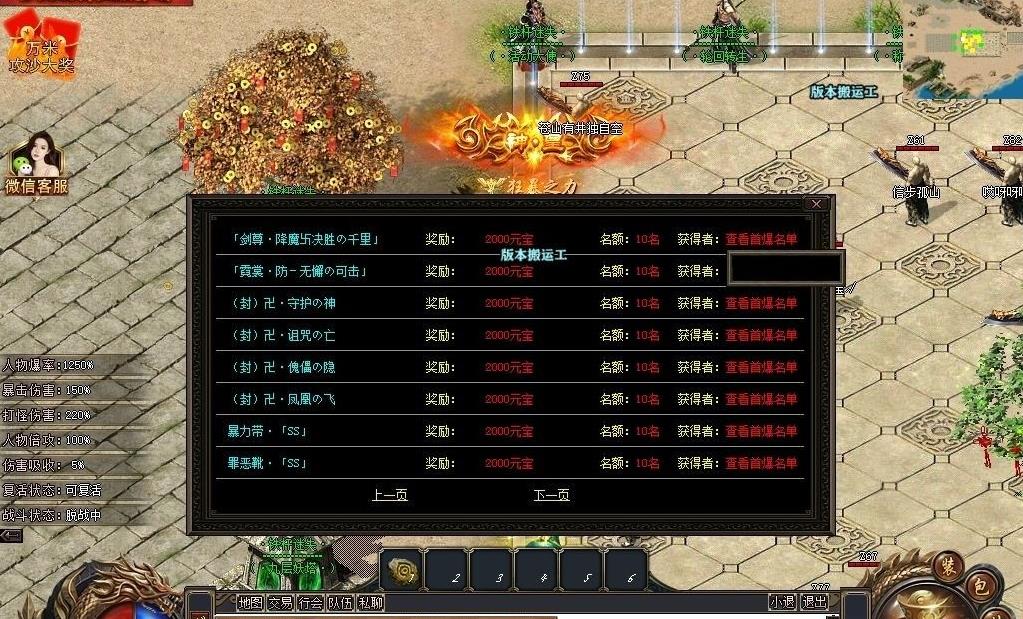View first-drop list for 剑尊·降魔
1023x619 pixels.
[x=761, y=239]
